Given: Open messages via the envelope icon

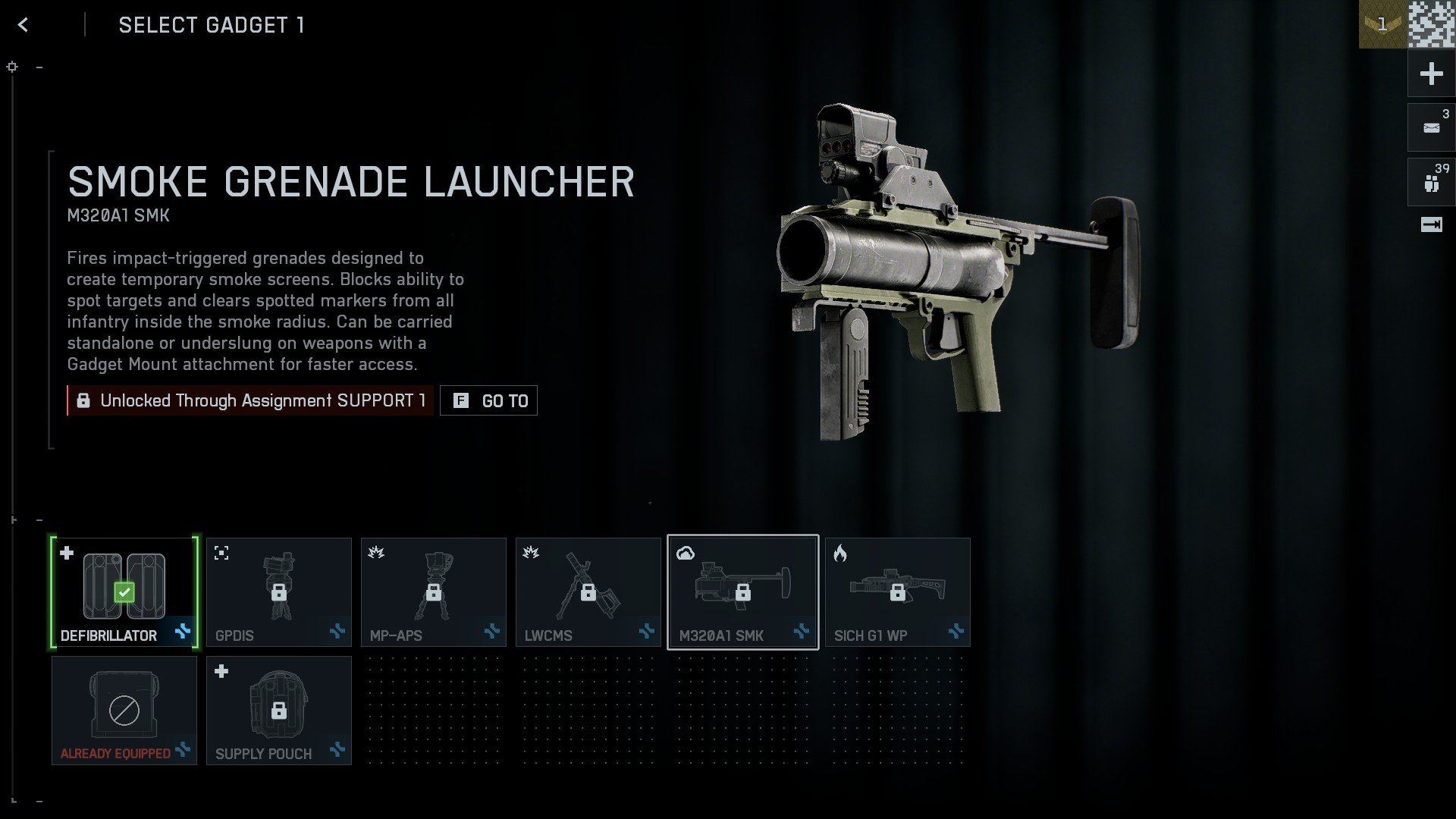Looking at the screenshot, I should pyautogui.click(x=1430, y=127).
